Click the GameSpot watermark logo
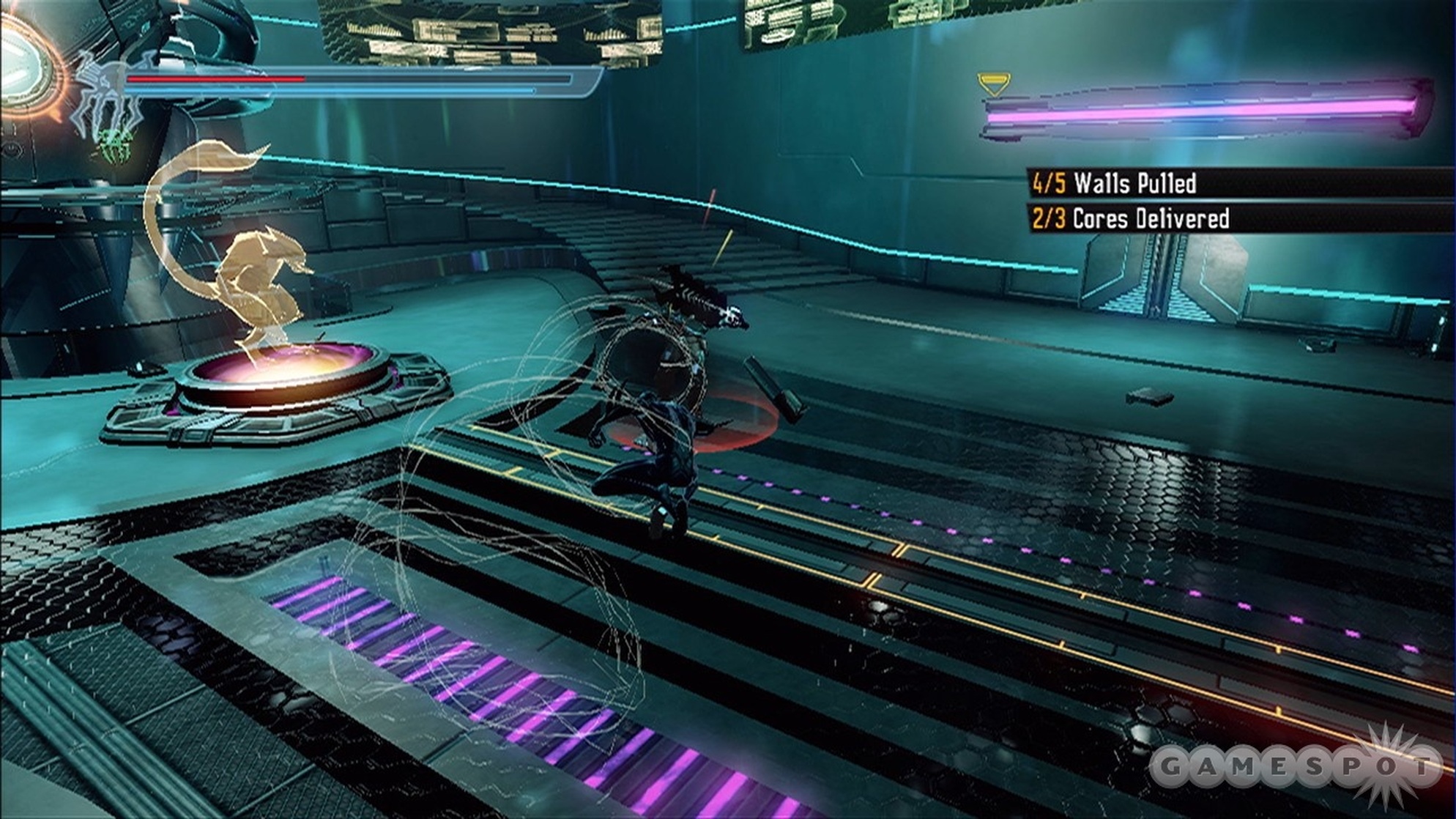Image resolution: width=1456 pixels, height=819 pixels. [1295, 766]
